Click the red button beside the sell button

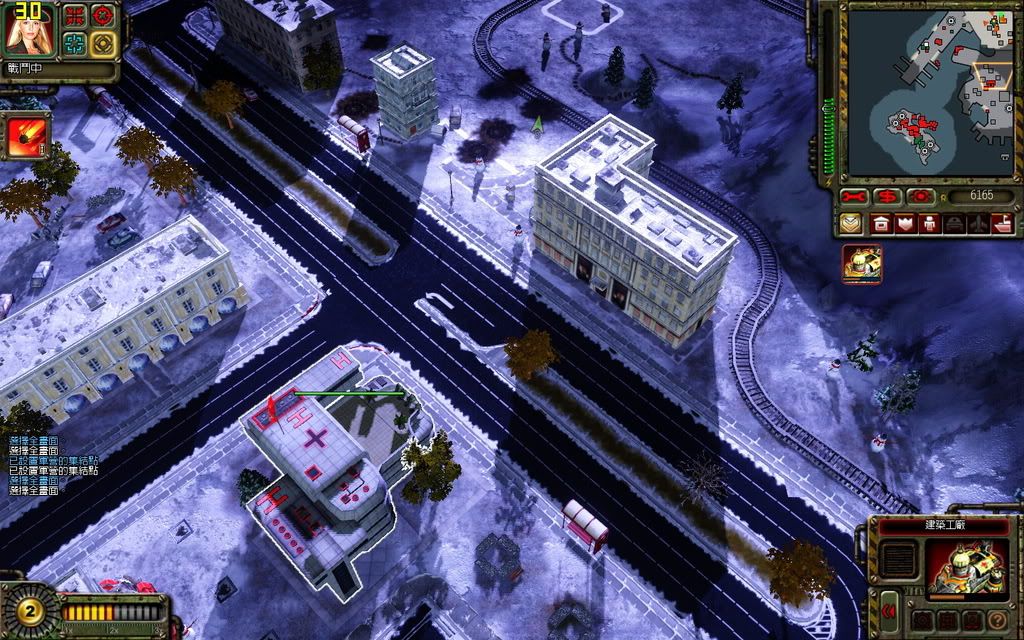[919, 195]
